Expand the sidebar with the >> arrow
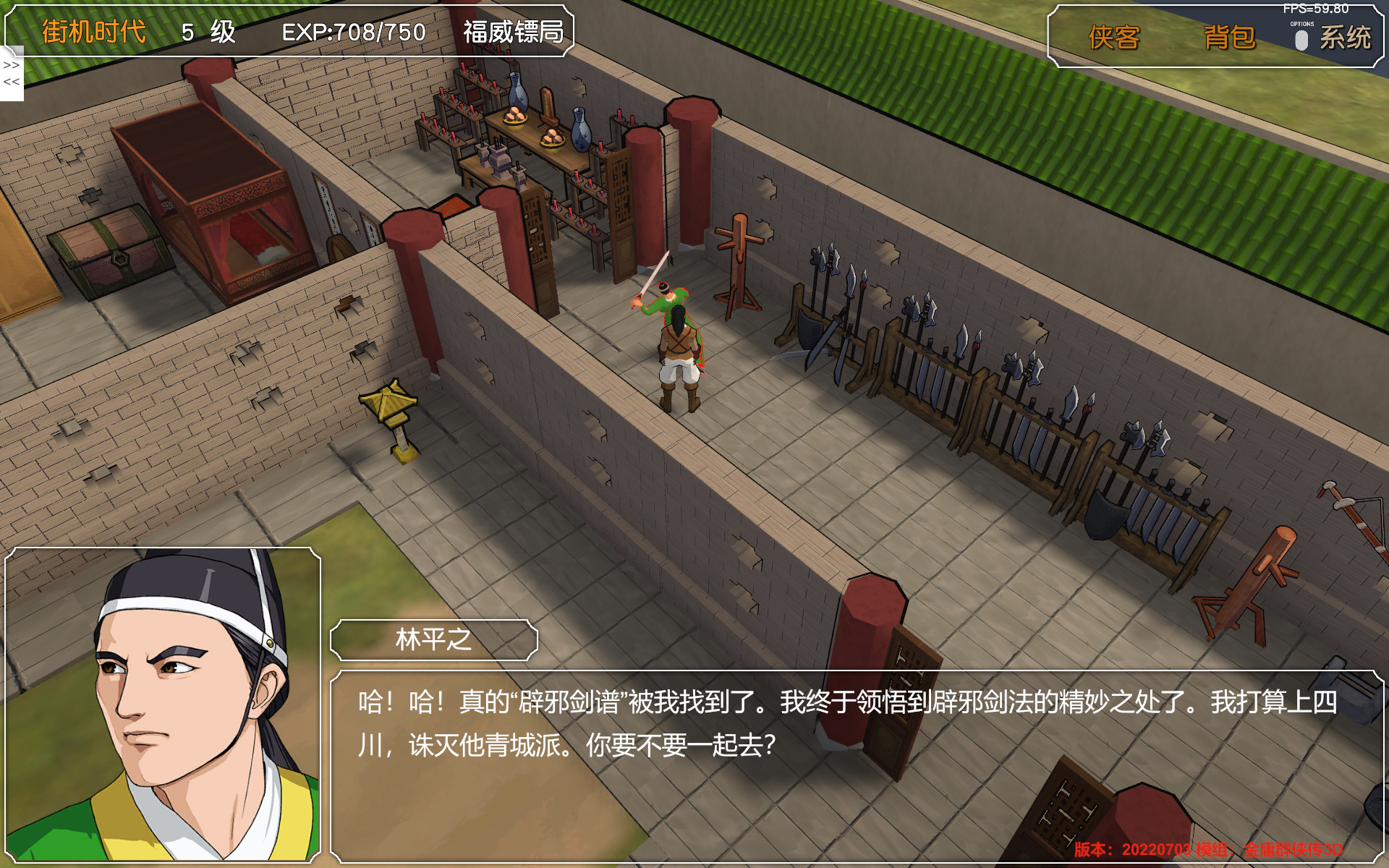 (10, 66)
